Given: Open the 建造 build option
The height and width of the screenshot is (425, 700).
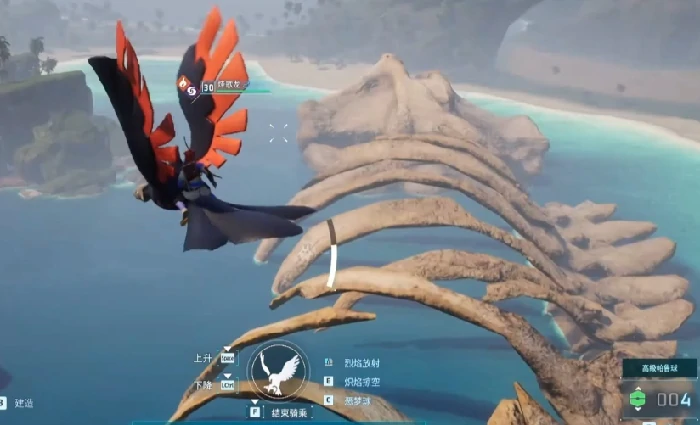Looking at the screenshot, I should (x=22, y=402).
